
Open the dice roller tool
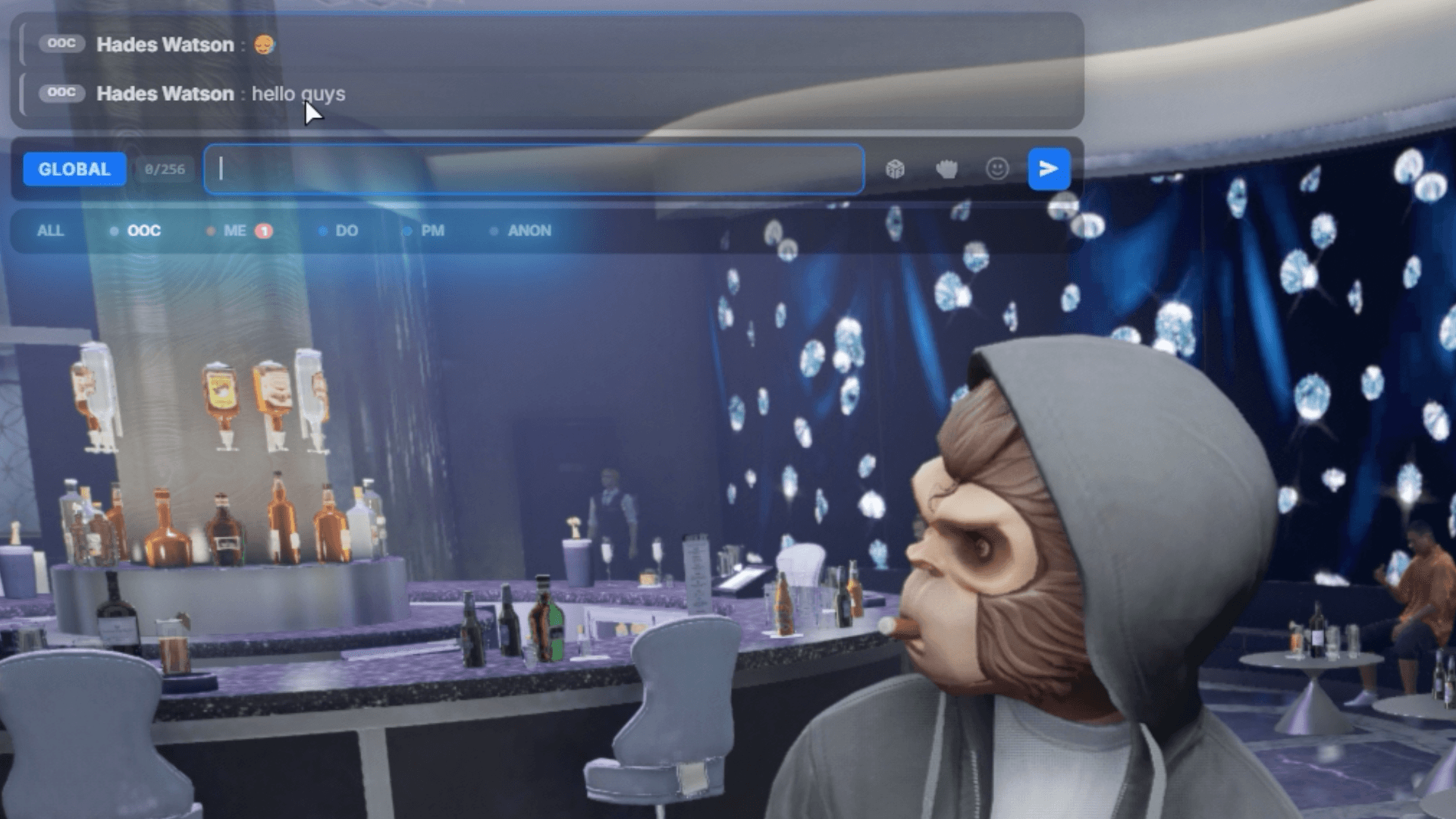pyautogui.click(x=896, y=170)
